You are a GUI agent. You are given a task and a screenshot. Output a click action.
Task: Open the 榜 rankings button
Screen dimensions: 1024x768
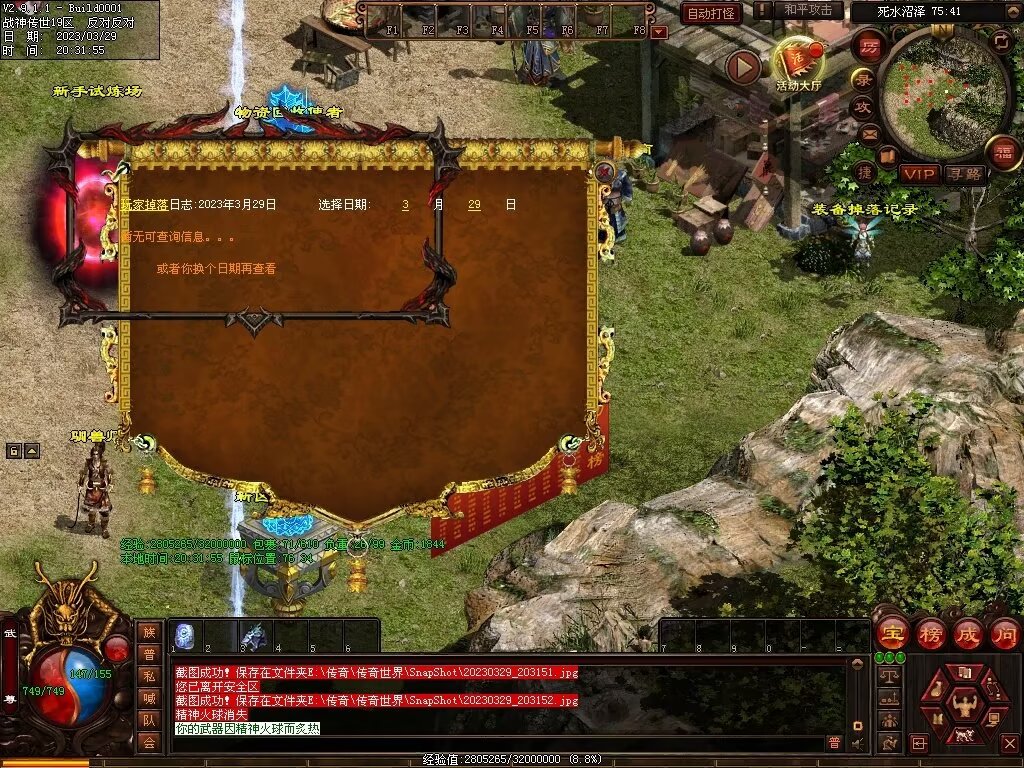930,633
